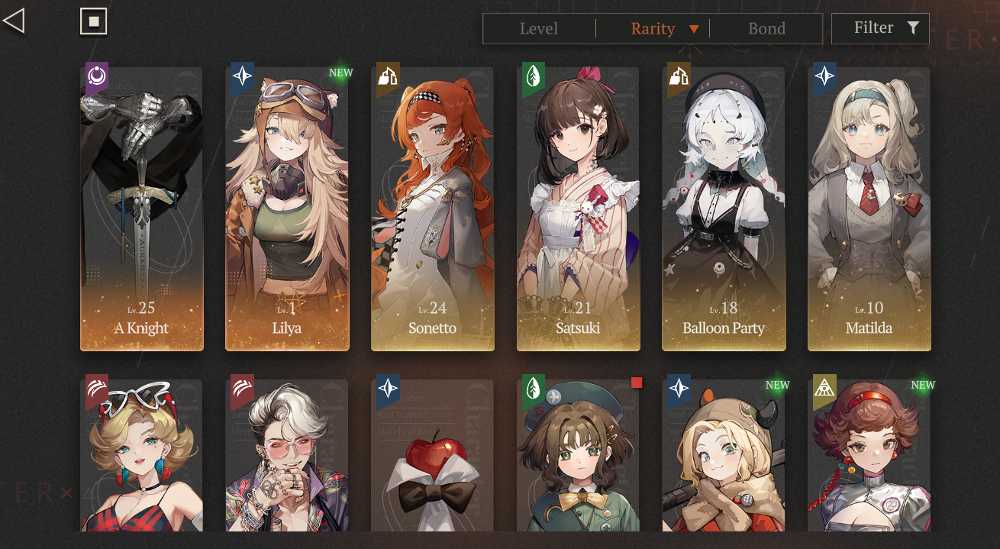Viewport: 1000px width, 549px height.
Task: Open the Filter options
Action: click(880, 28)
